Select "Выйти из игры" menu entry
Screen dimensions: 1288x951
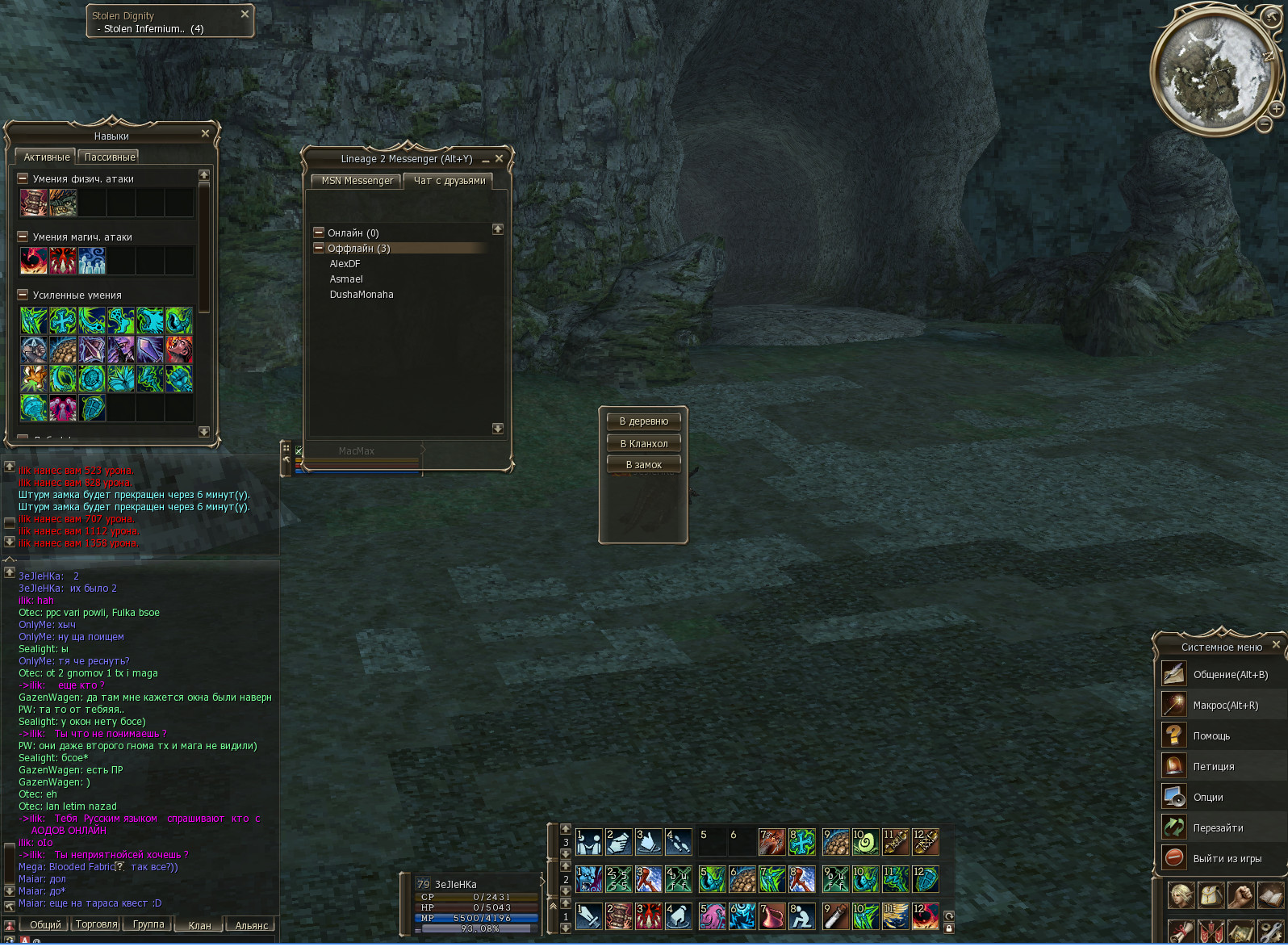tap(1227, 858)
